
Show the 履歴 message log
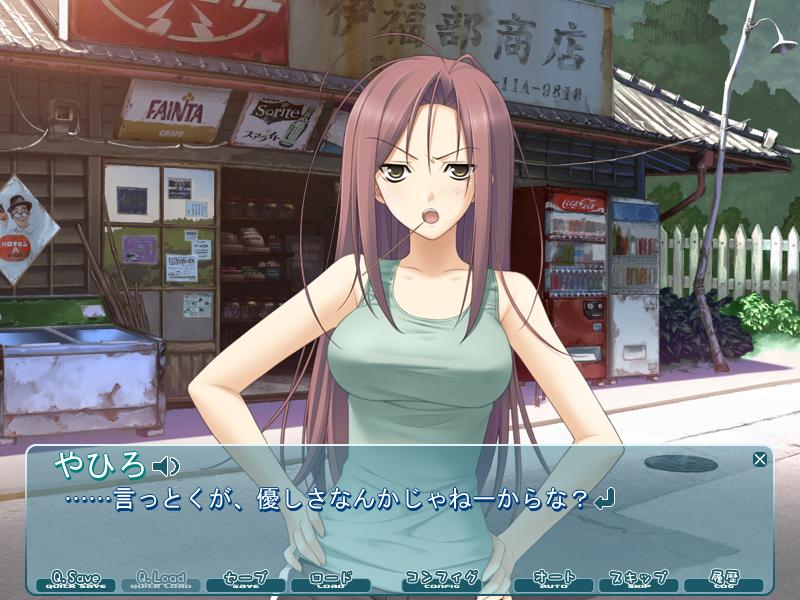(x=723, y=581)
